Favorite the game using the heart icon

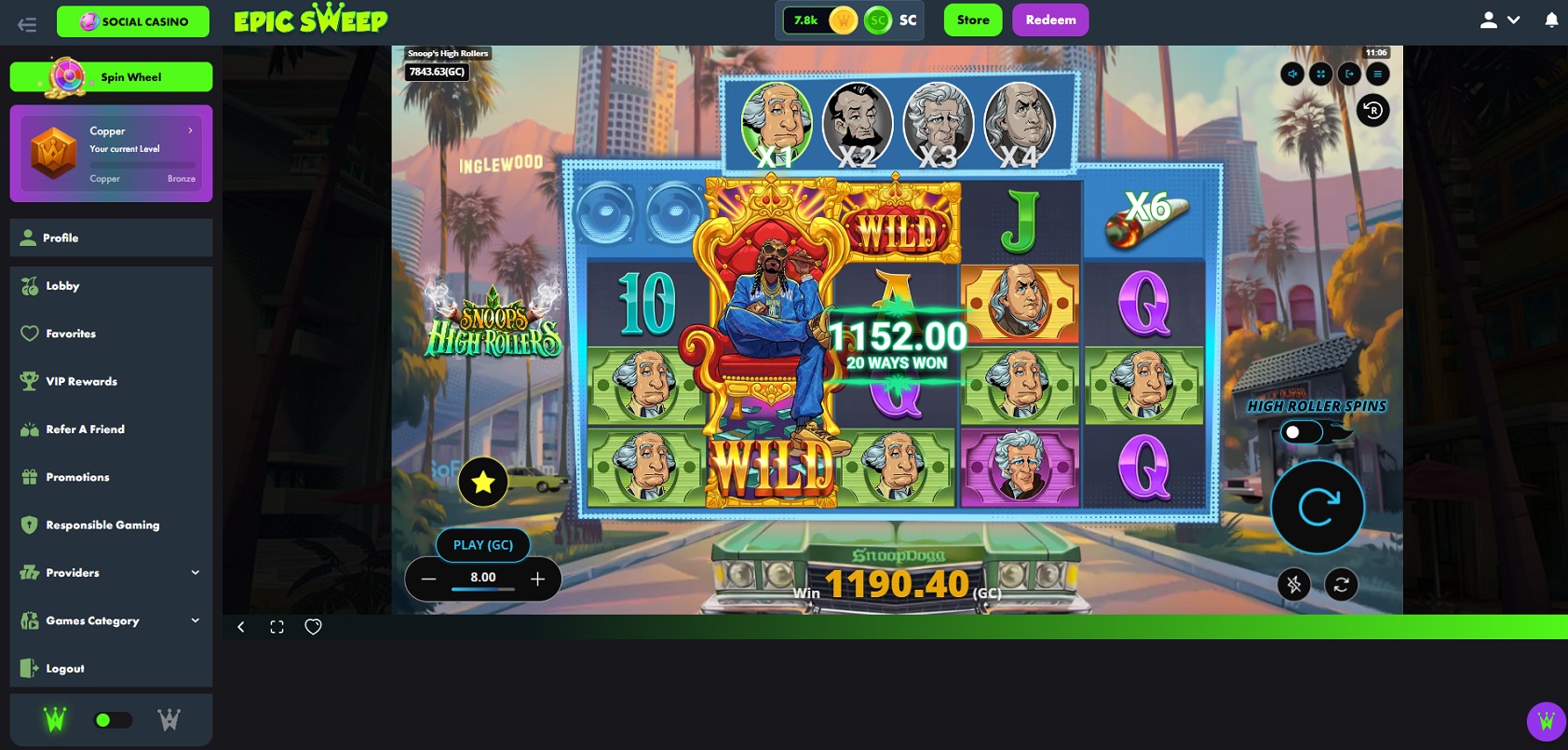click(x=313, y=626)
